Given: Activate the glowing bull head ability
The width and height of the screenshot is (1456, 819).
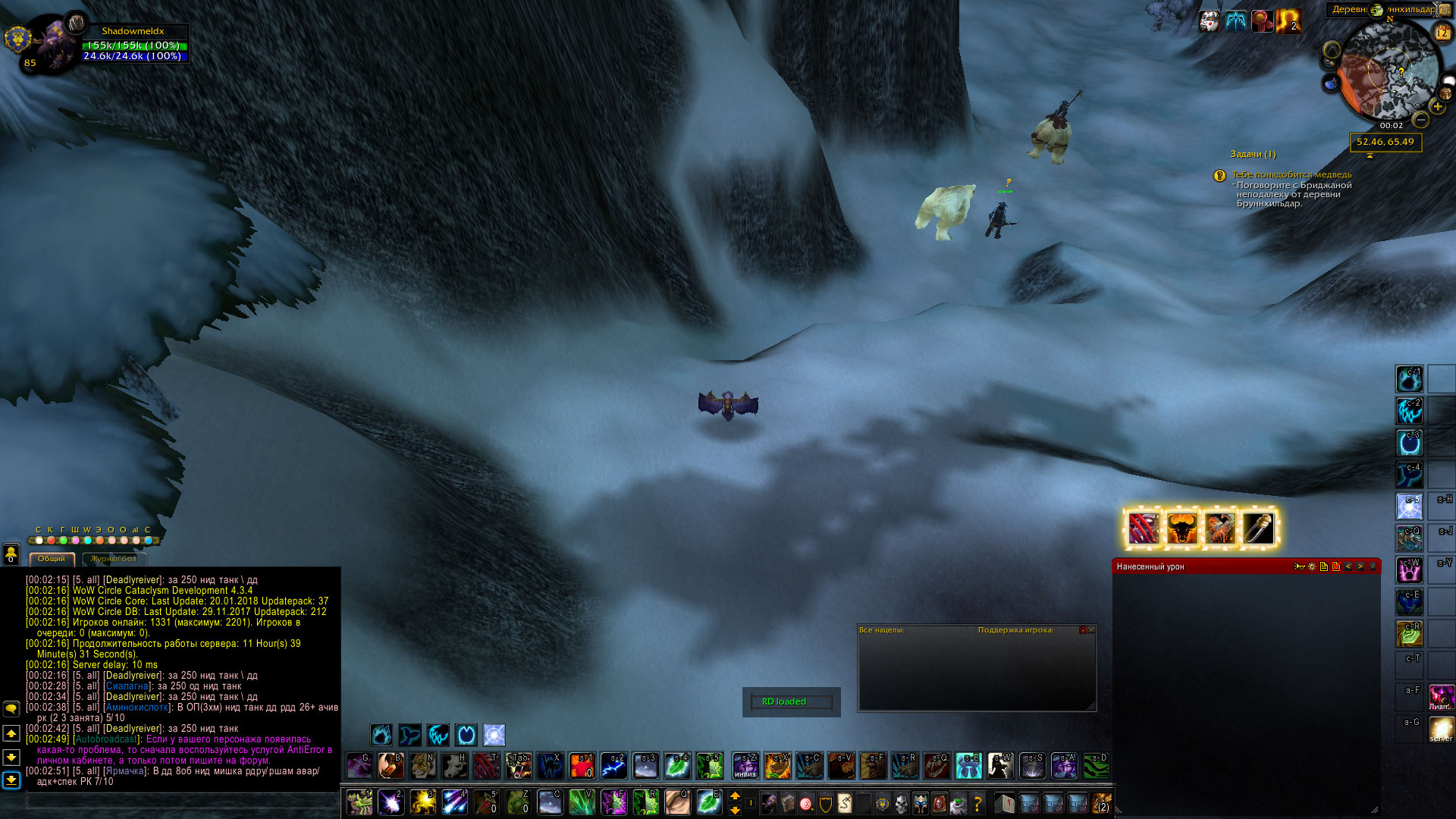Looking at the screenshot, I should [x=1181, y=529].
